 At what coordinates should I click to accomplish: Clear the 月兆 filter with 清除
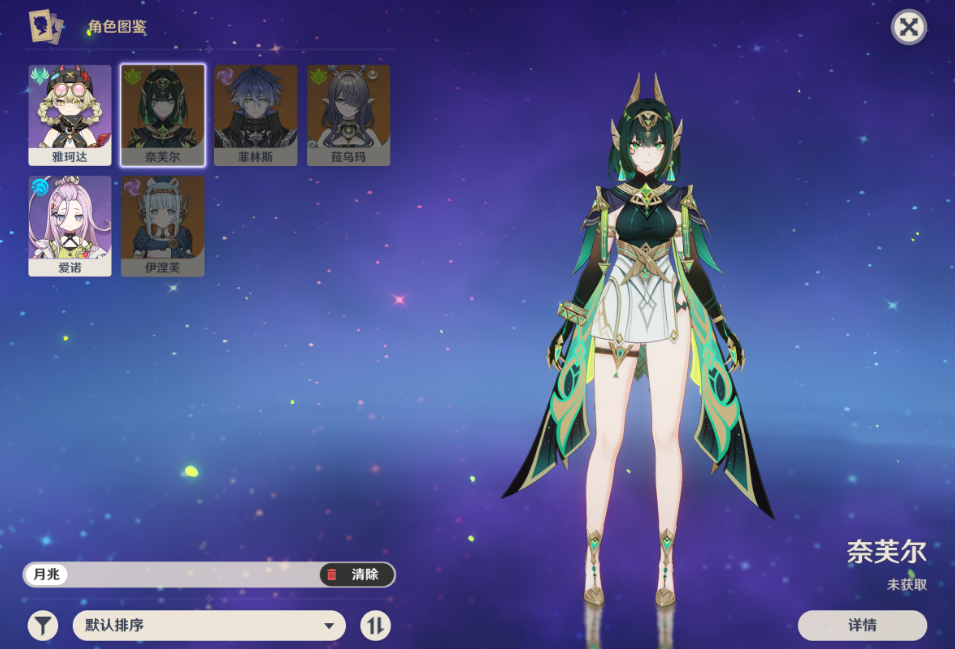[357, 574]
